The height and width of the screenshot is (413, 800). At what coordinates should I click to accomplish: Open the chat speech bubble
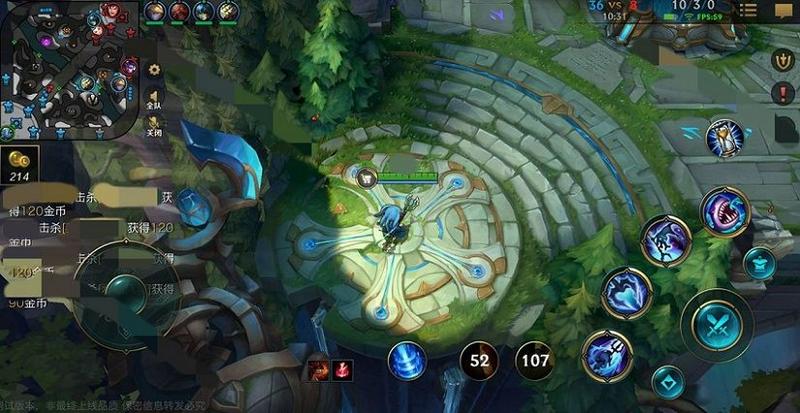point(781,11)
